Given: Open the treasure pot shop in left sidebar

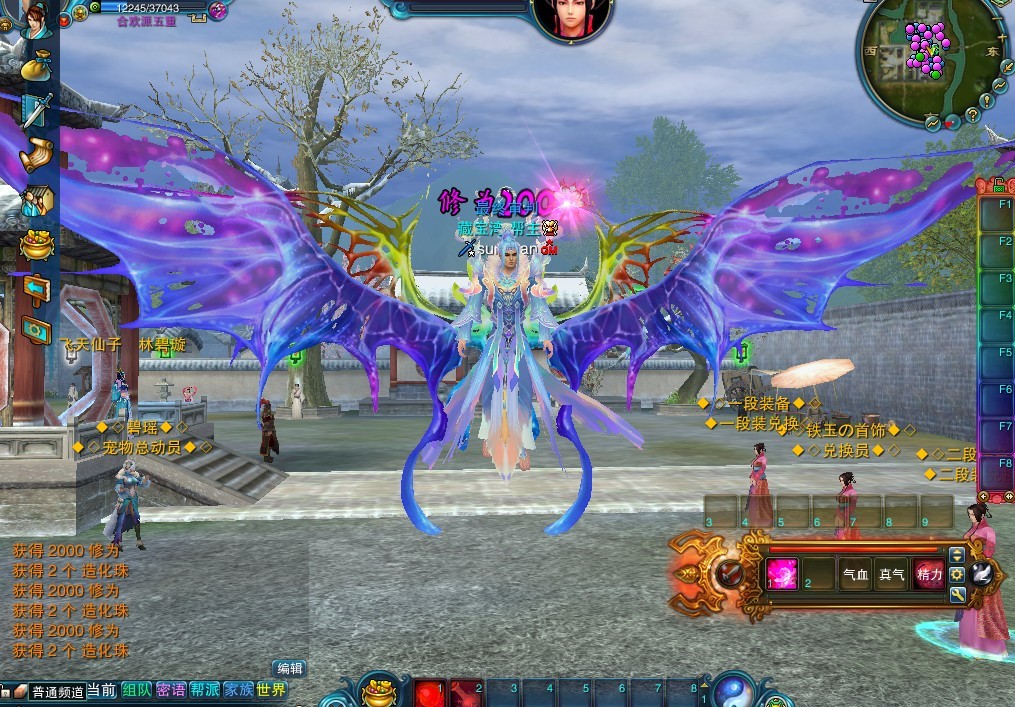Looking at the screenshot, I should click(36, 245).
